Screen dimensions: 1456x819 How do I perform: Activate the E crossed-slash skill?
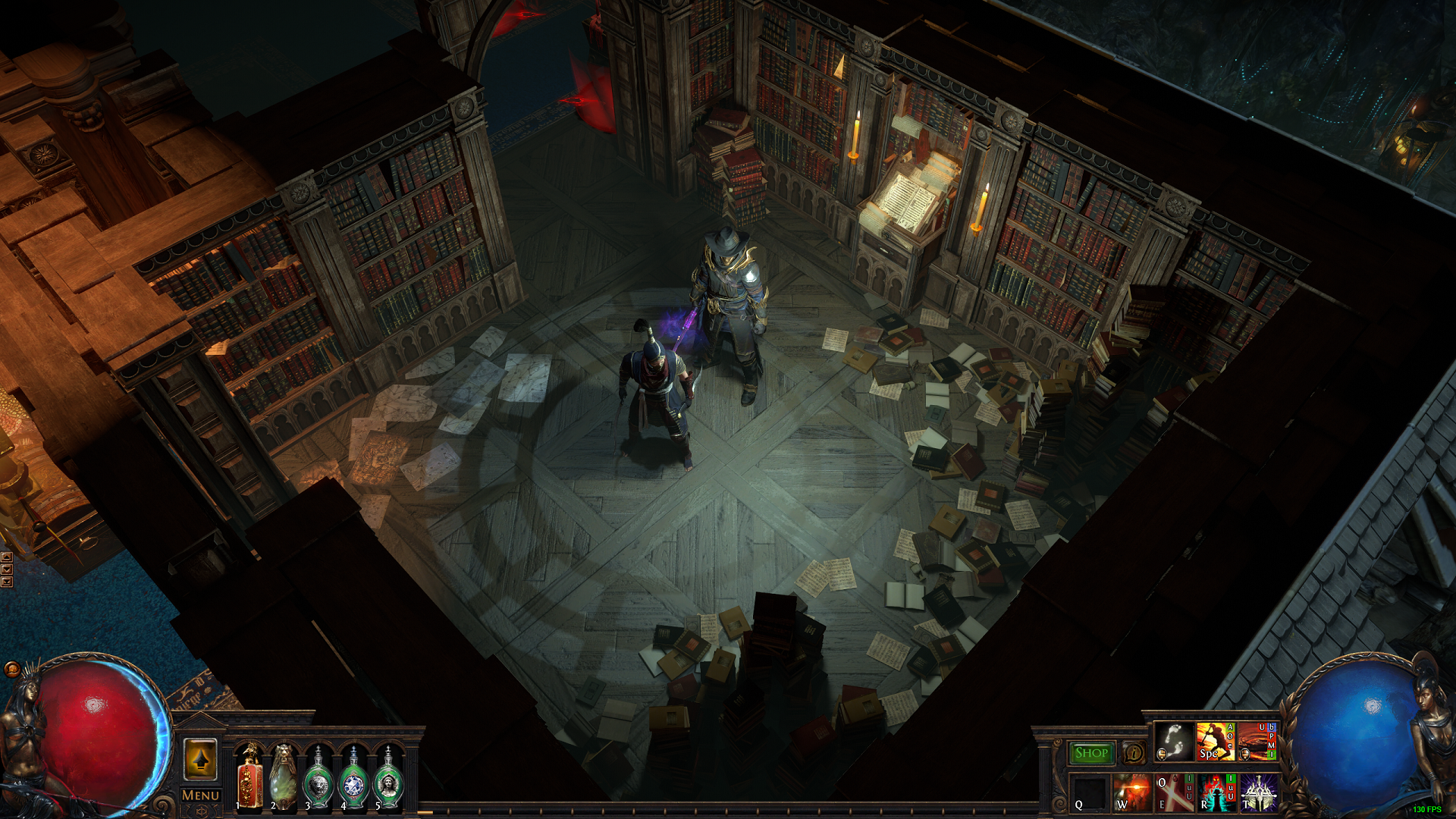tap(1174, 792)
